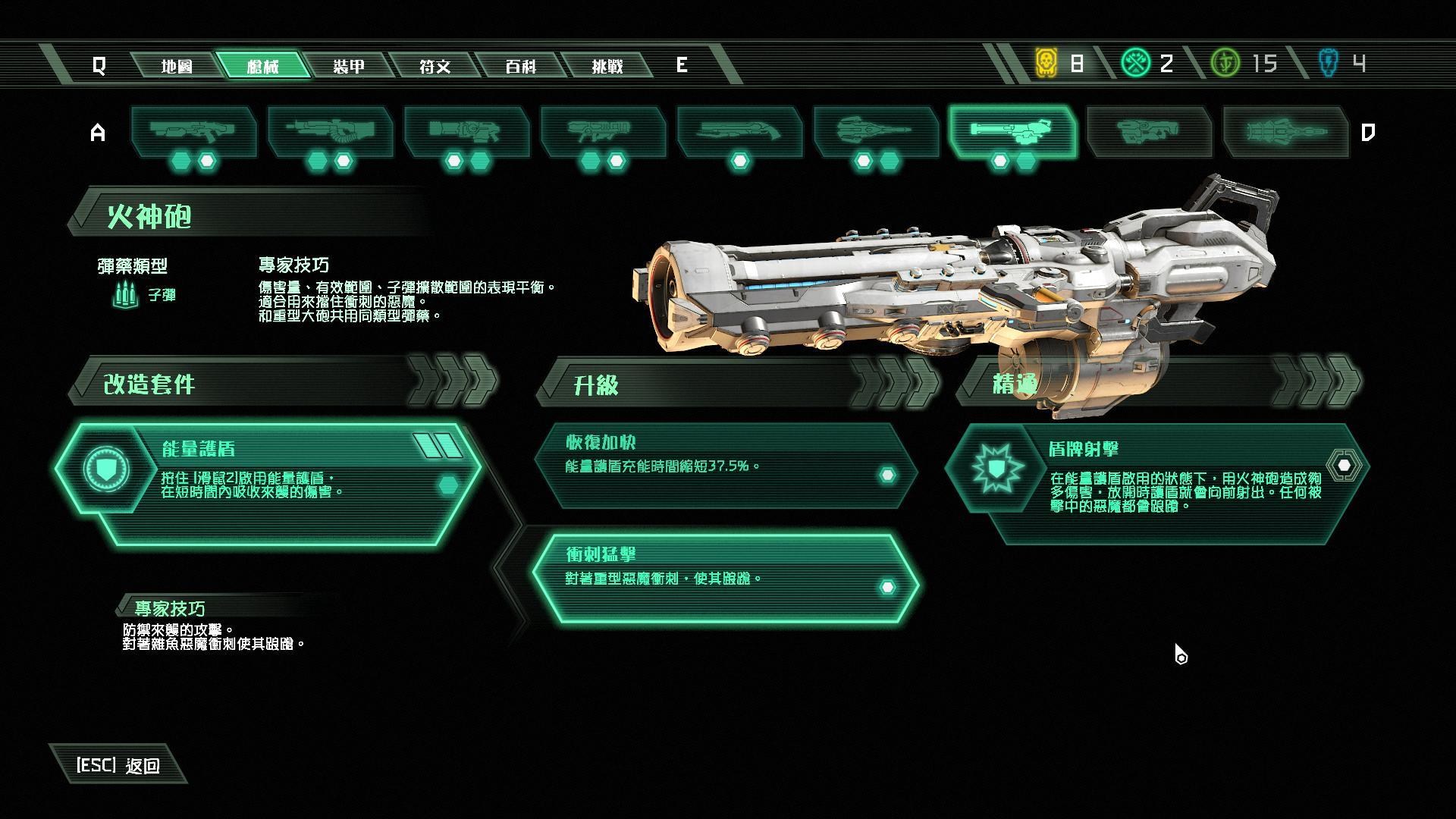Choose the super shotgun weapon thumbnail
This screenshot has width=1456, height=819.
[739, 132]
